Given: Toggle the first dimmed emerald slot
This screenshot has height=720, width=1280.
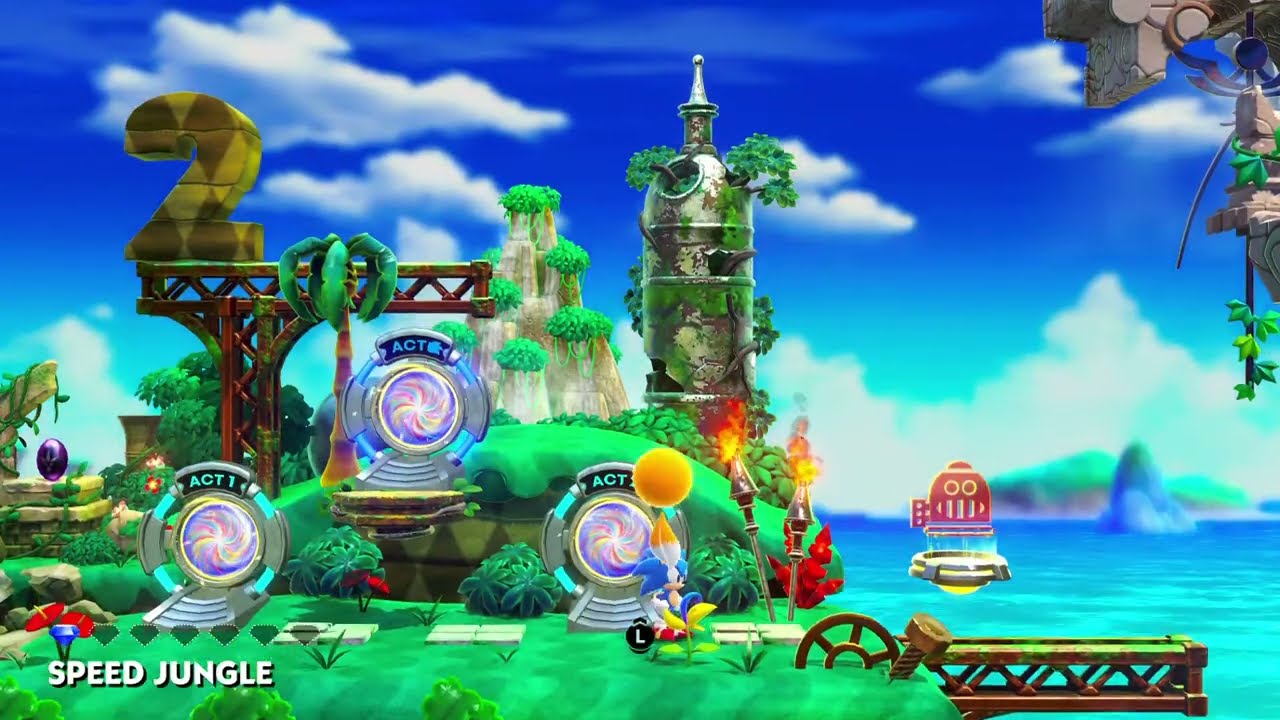Looking at the screenshot, I should coord(107,634).
